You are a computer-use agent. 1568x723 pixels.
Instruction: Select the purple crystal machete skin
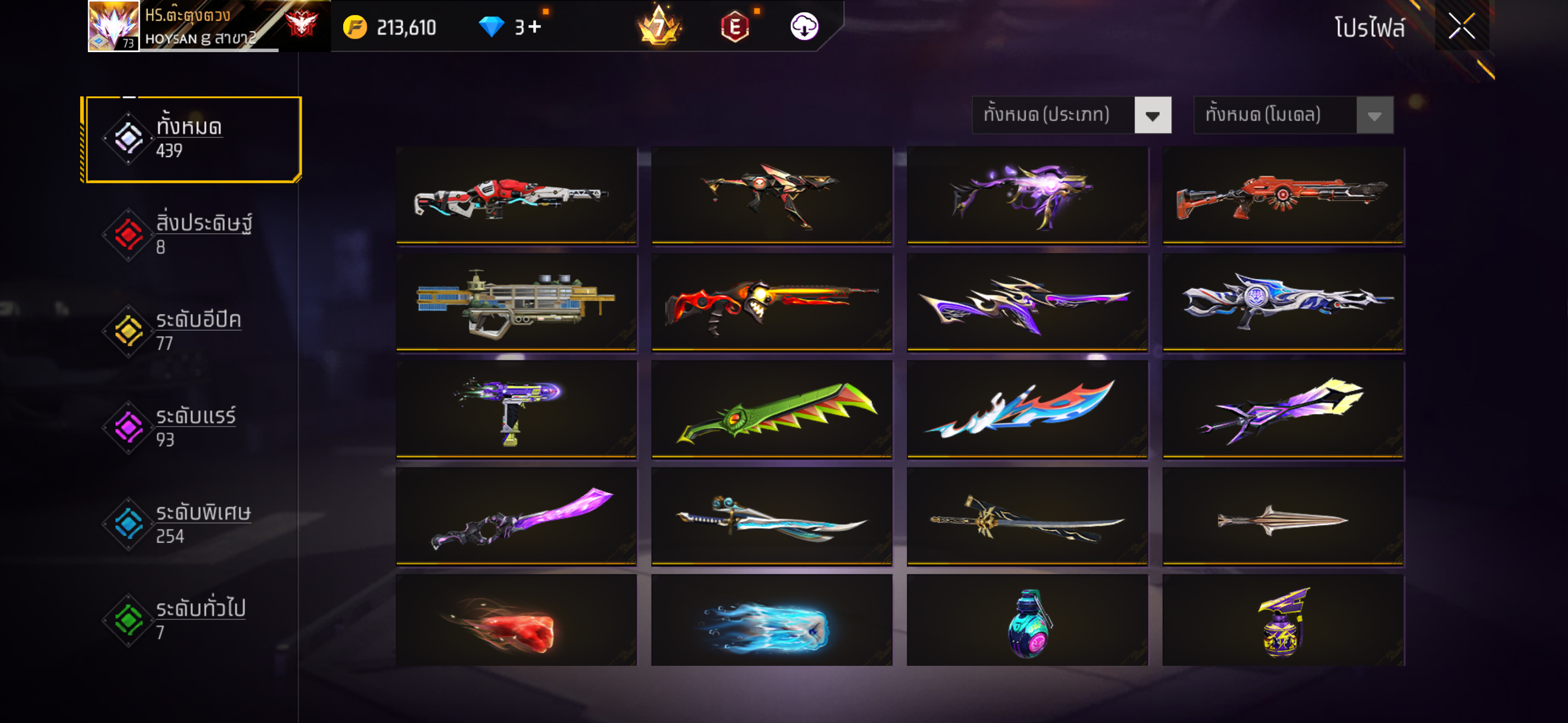click(x=515, y=517)
